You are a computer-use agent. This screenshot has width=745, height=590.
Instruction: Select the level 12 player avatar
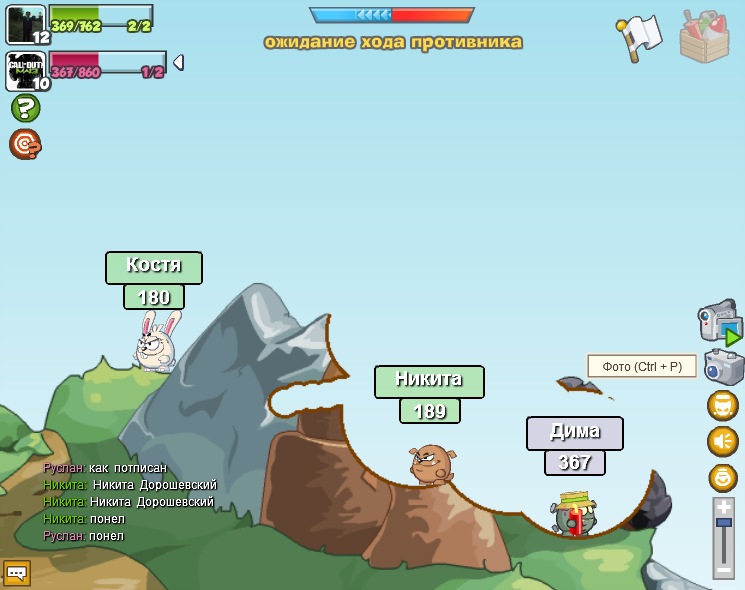point(26,24)
